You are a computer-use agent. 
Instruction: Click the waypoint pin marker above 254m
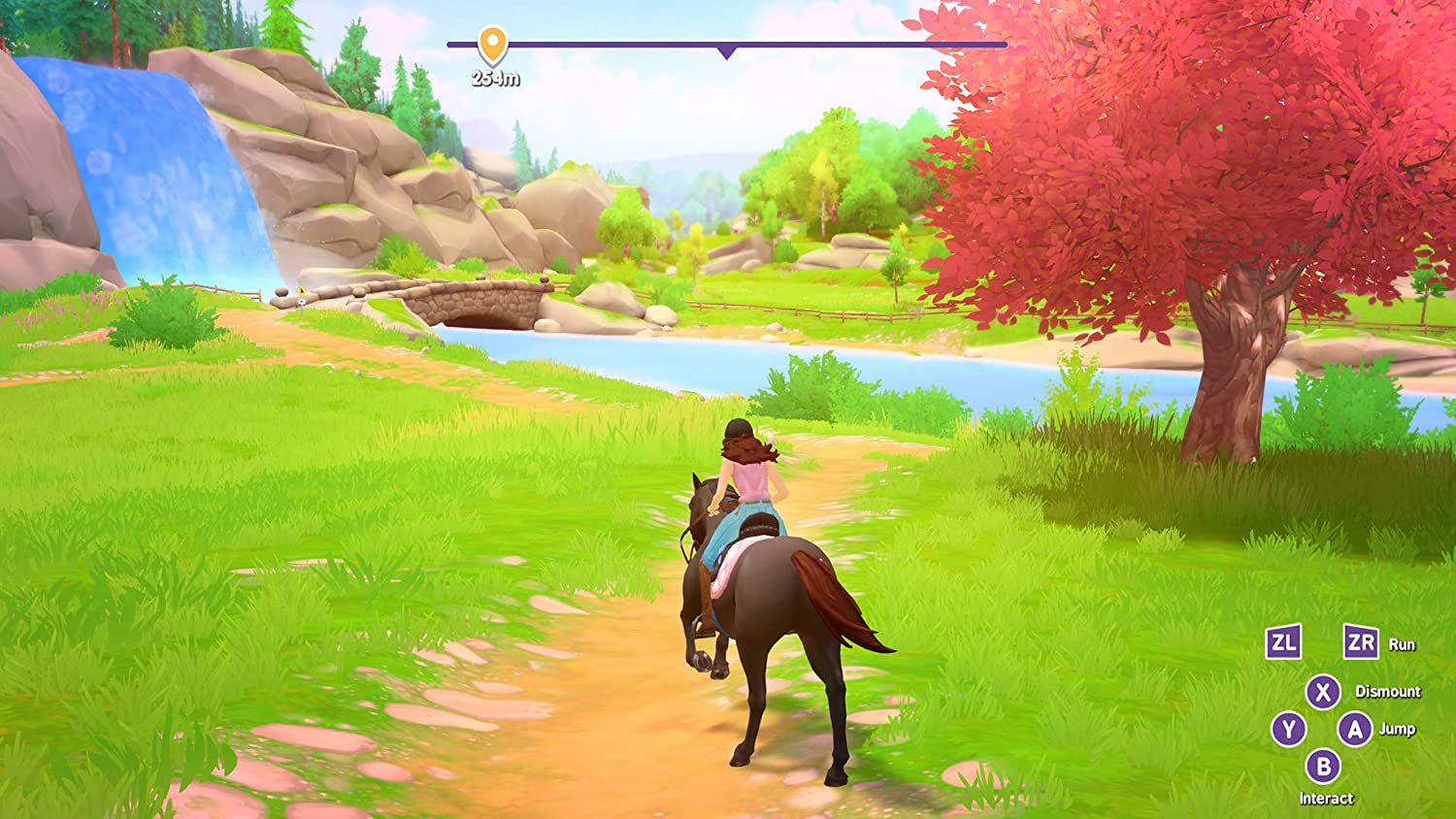coord(495,43)
